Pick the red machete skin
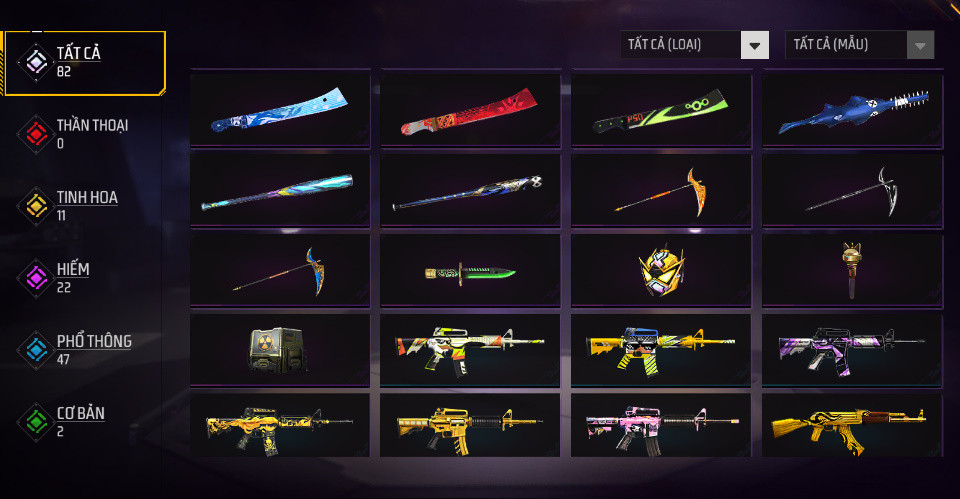 coord(471,110)
